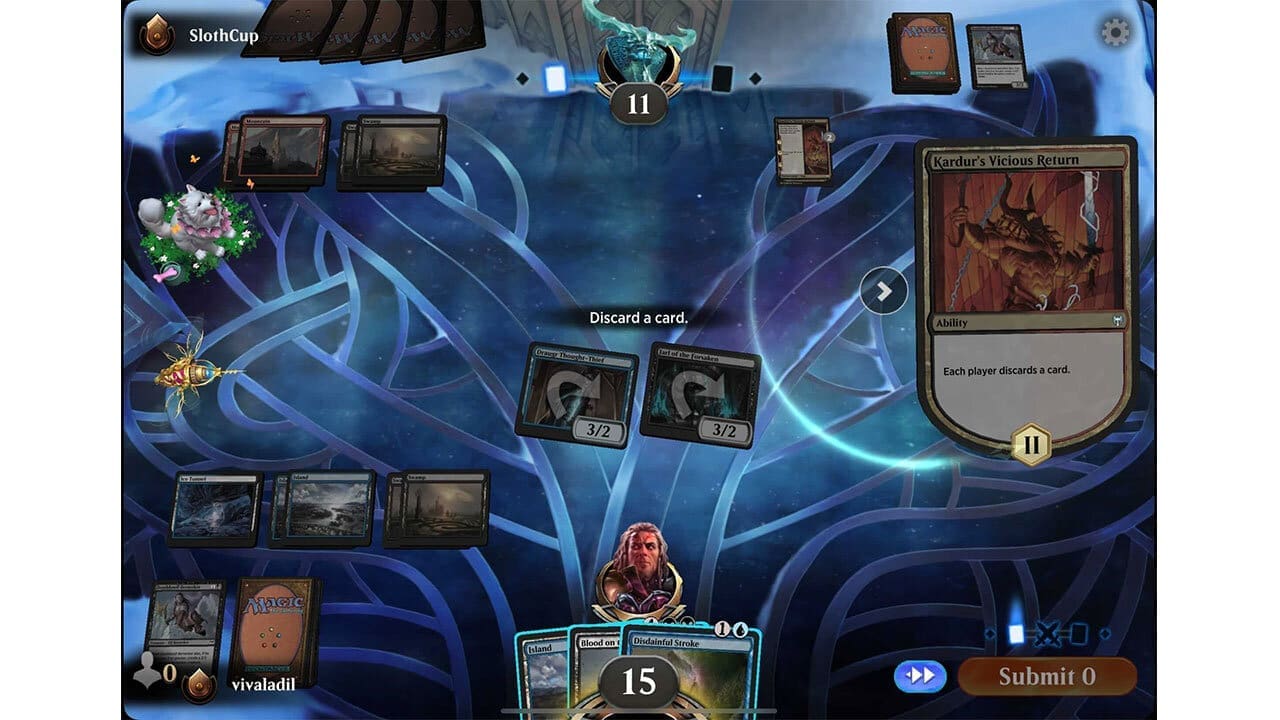Screen dimensions: 1280x720
Task: Click the Discard a card prompt
Action: click(640, 317)
